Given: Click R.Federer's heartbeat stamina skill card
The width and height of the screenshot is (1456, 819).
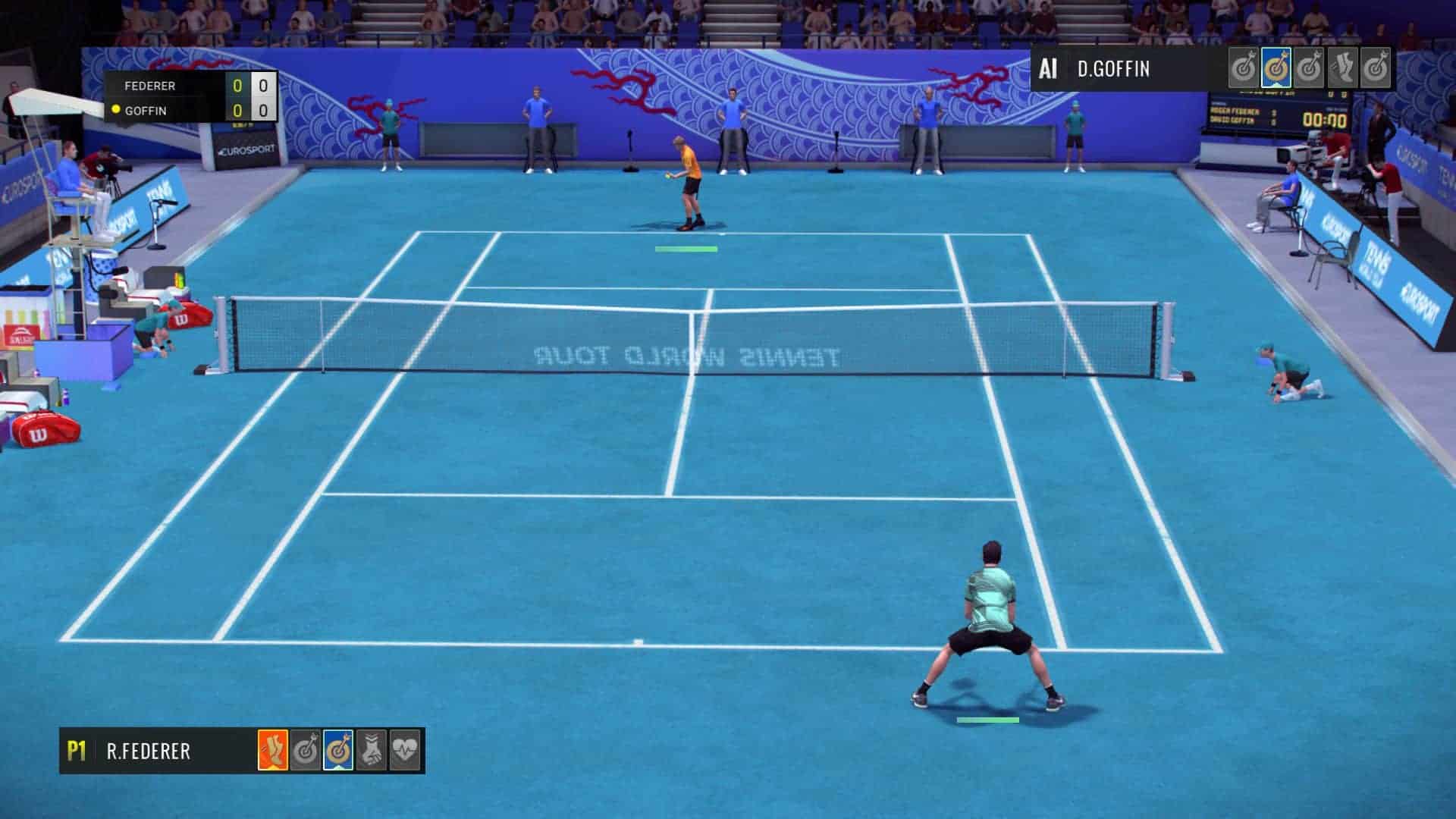Looking at the screenshot, I should 405,751.
